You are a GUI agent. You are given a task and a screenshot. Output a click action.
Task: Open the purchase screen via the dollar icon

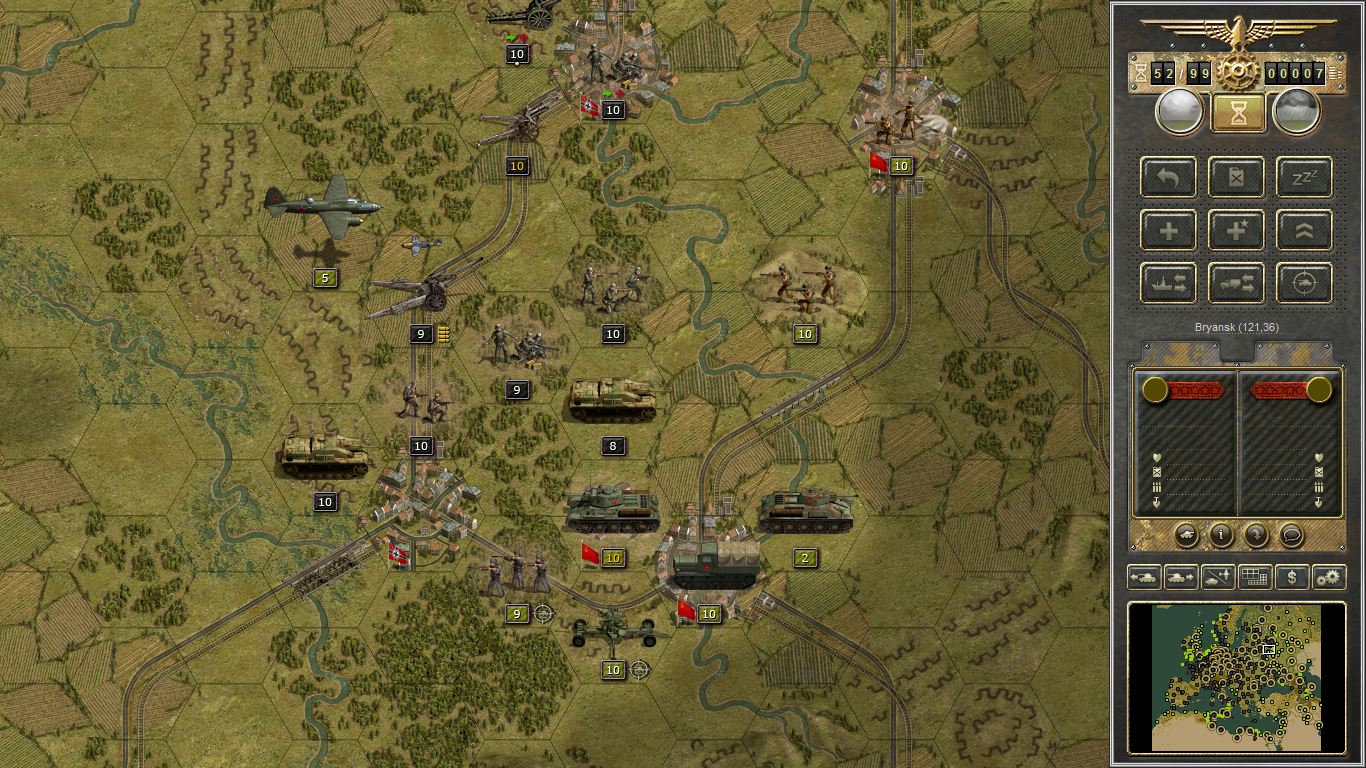[1292, 576]
